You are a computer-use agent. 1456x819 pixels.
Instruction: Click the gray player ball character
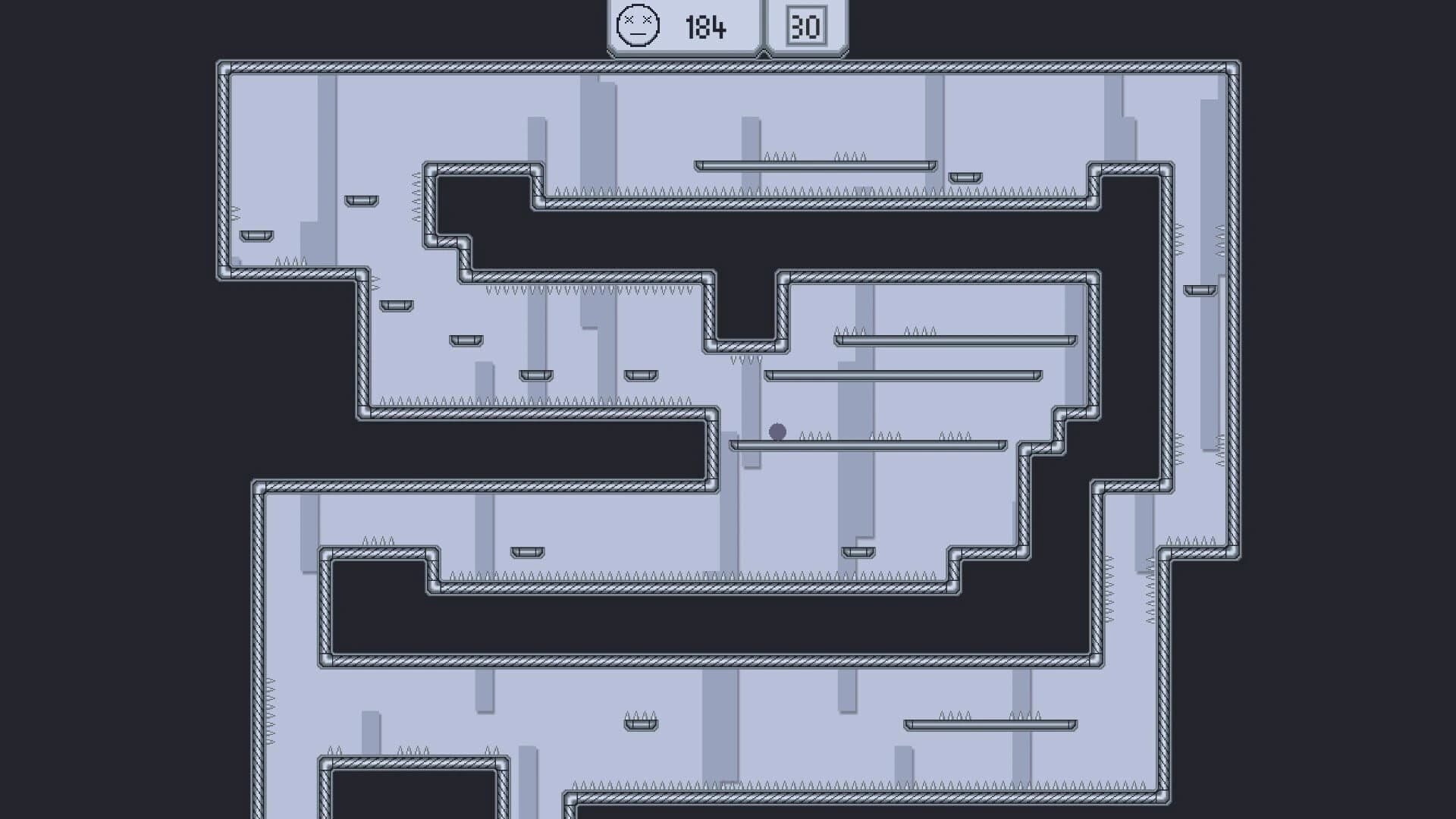coord(777,432)
